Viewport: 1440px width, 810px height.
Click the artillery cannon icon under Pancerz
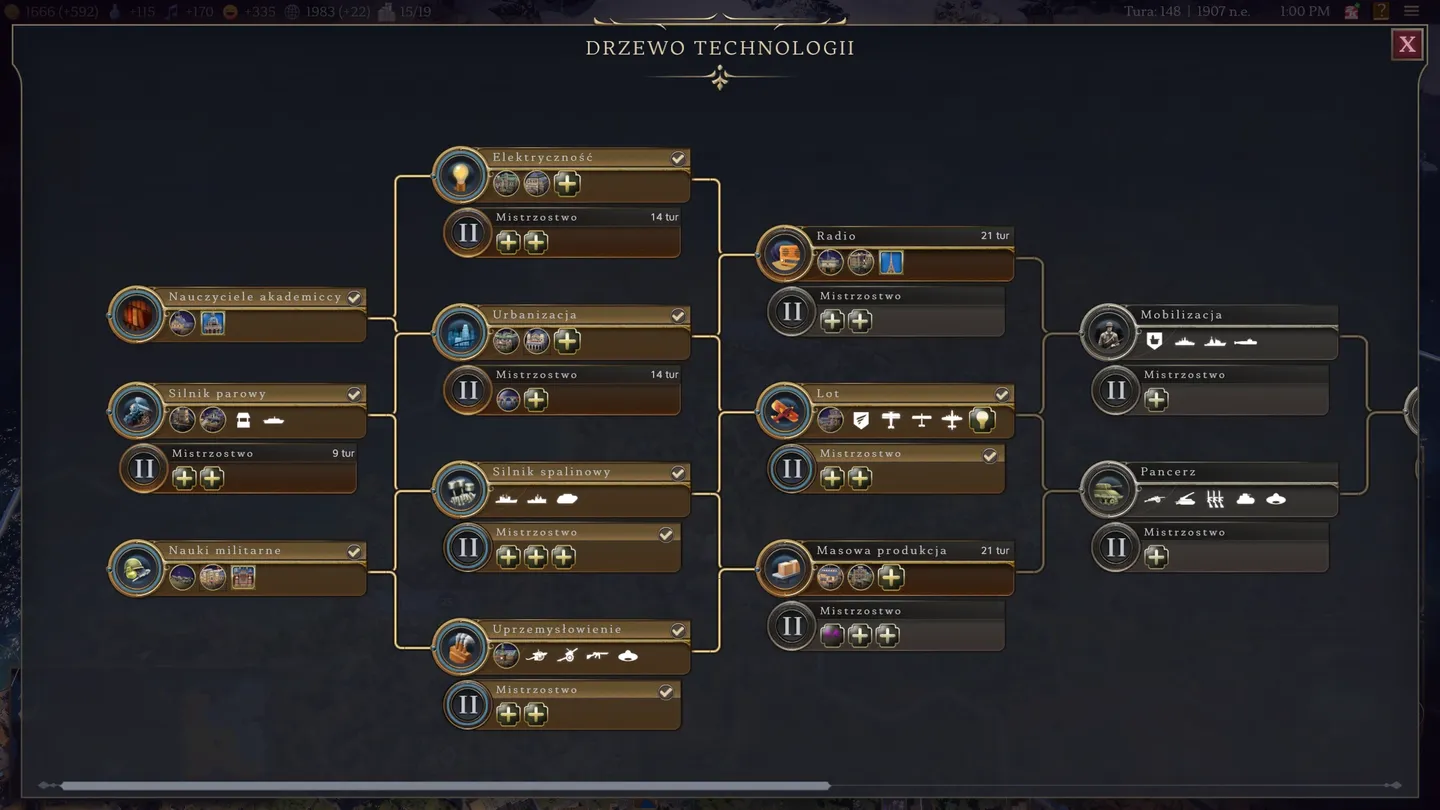click(x=1154, y=498)
